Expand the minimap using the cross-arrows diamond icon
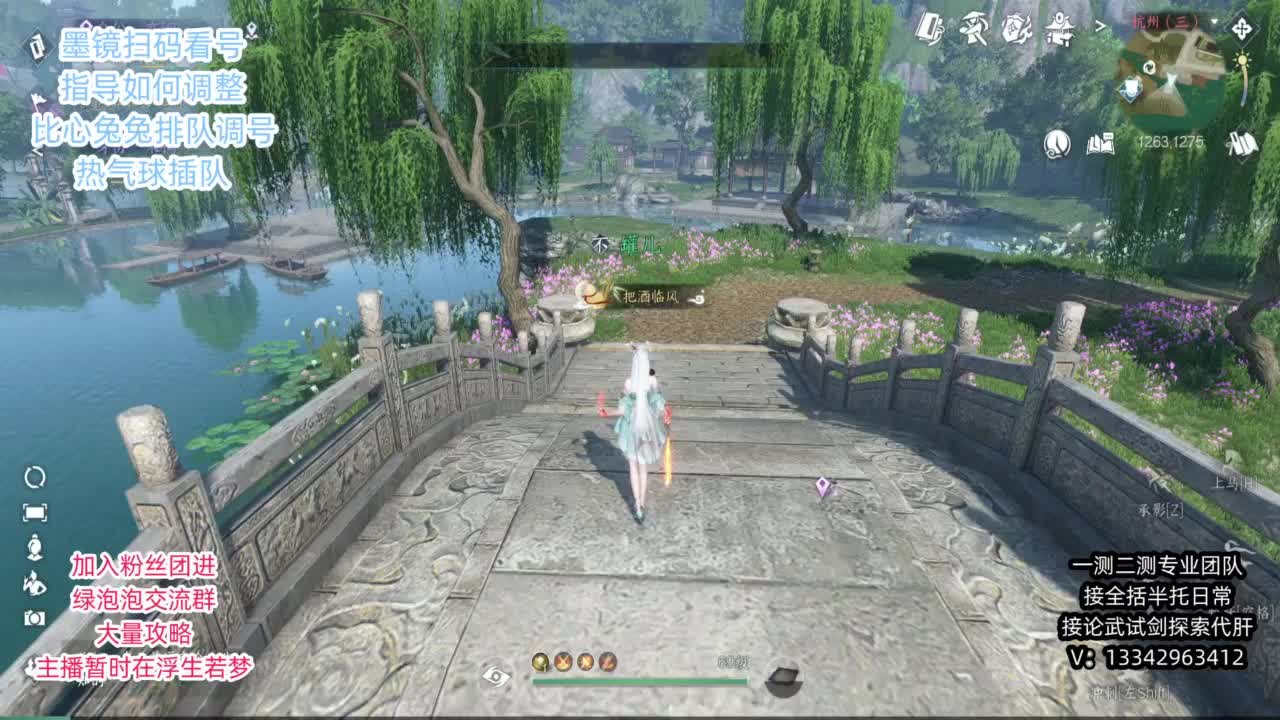Image resolution: width=1280 pixels, height=720 pixels. coord(1243,29)
